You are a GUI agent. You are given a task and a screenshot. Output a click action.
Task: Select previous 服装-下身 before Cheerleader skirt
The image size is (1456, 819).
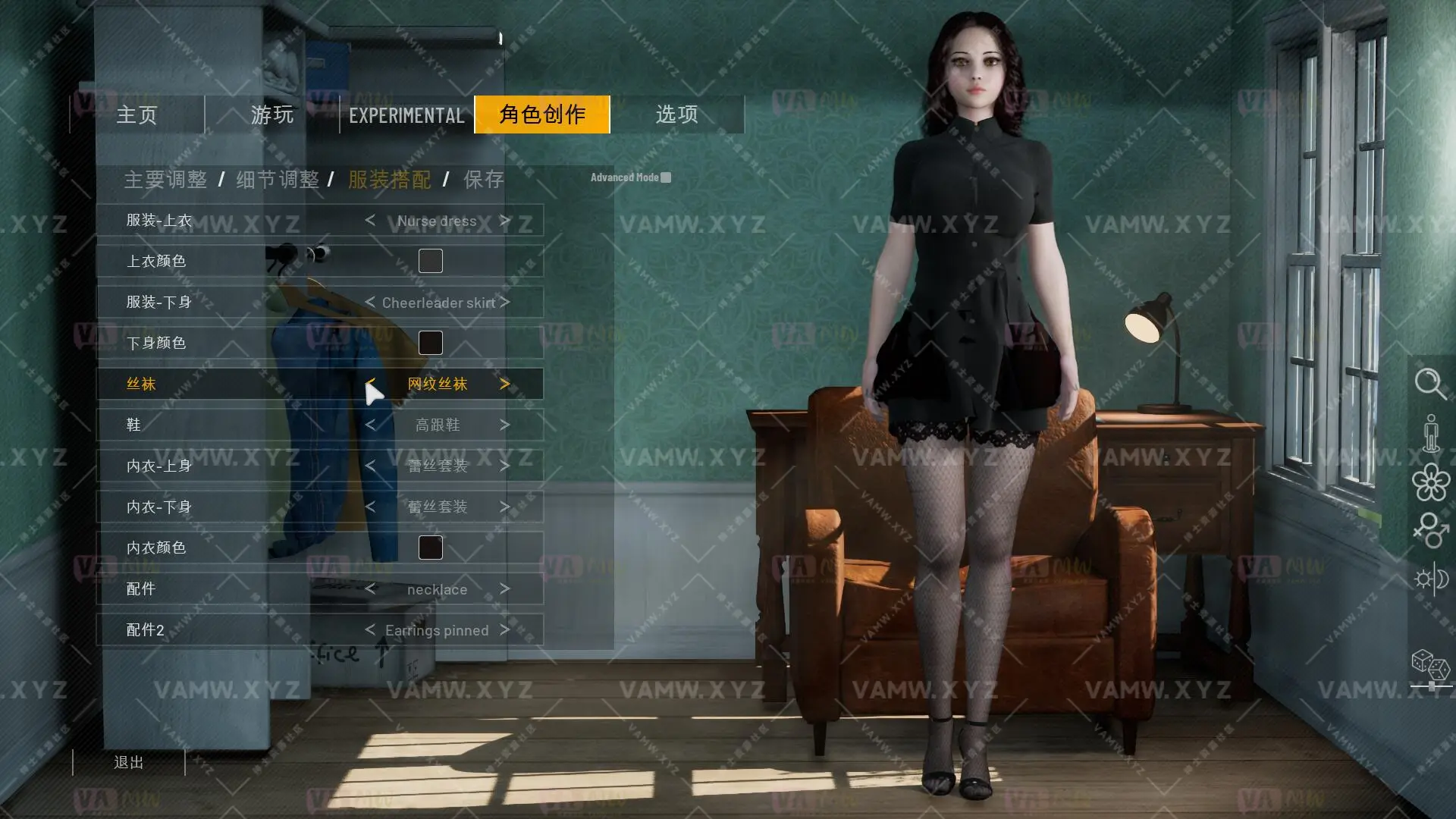pyautogui.click(x=370, y=302)
